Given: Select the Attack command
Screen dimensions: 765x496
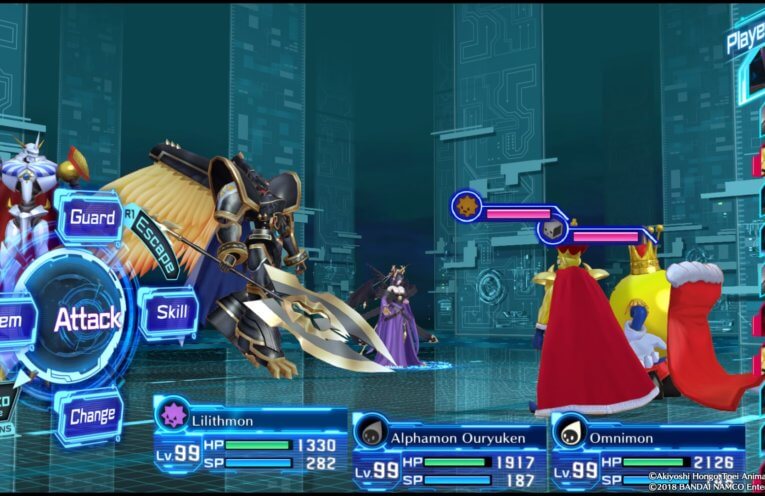Looking at the screenshot, I should [x=87, y=319].
